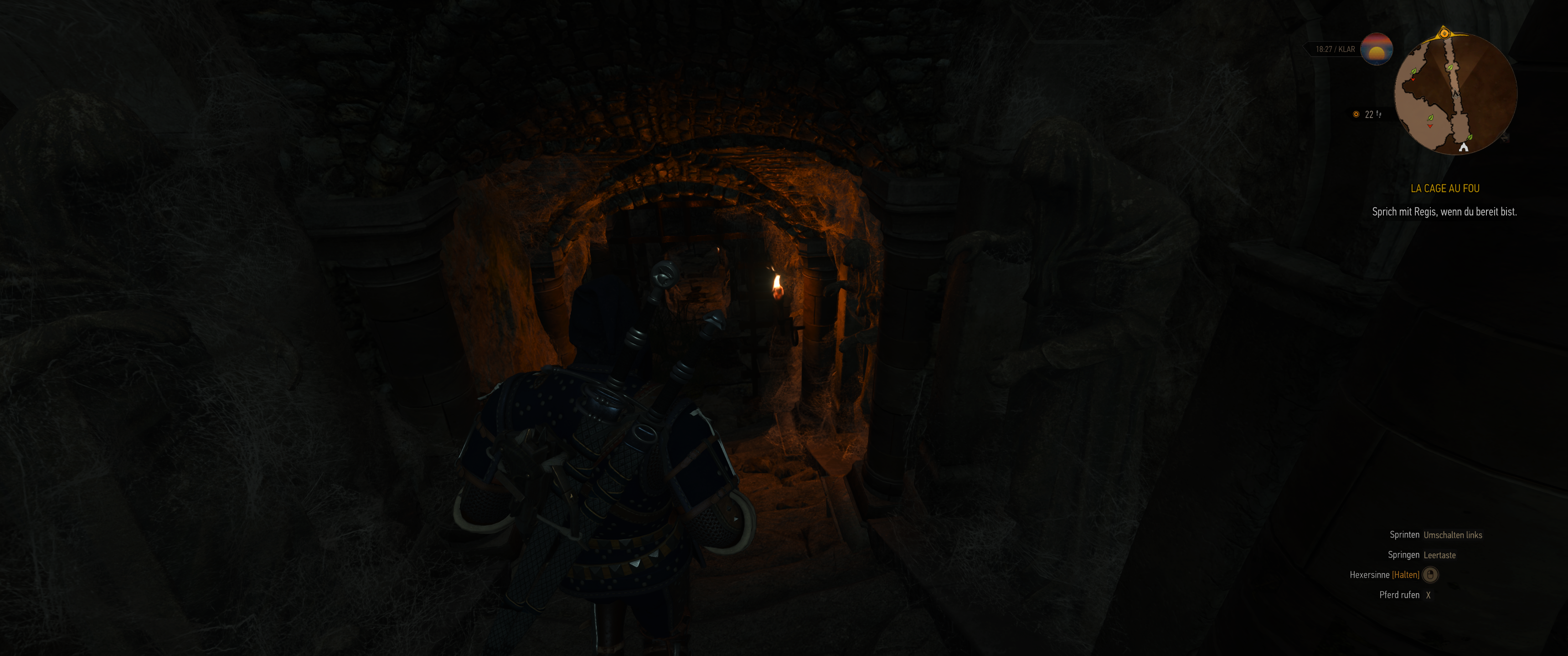Expand the quest counter banner showing 22
The width and height of the screenshot is (1568, 656).
1369,114
